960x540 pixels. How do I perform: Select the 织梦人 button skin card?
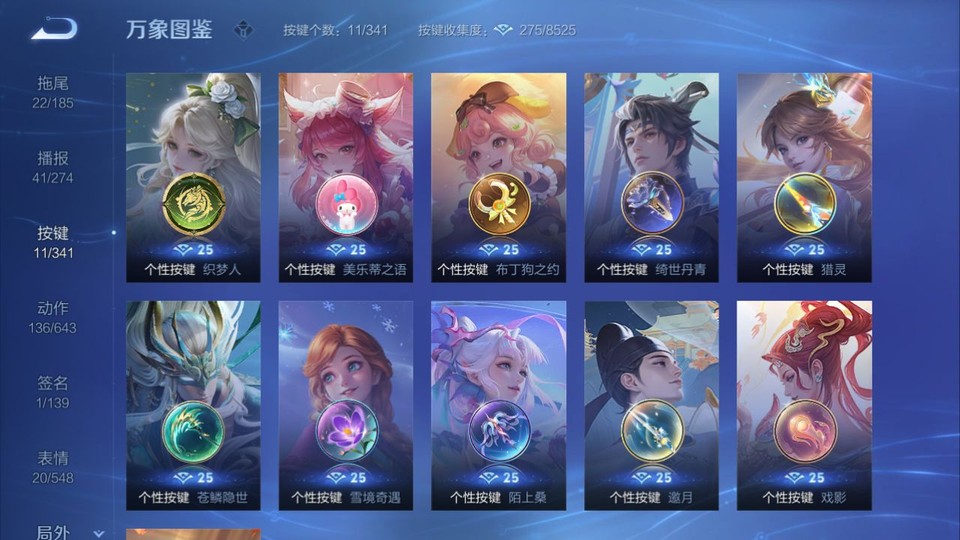(x=193, y=177)
